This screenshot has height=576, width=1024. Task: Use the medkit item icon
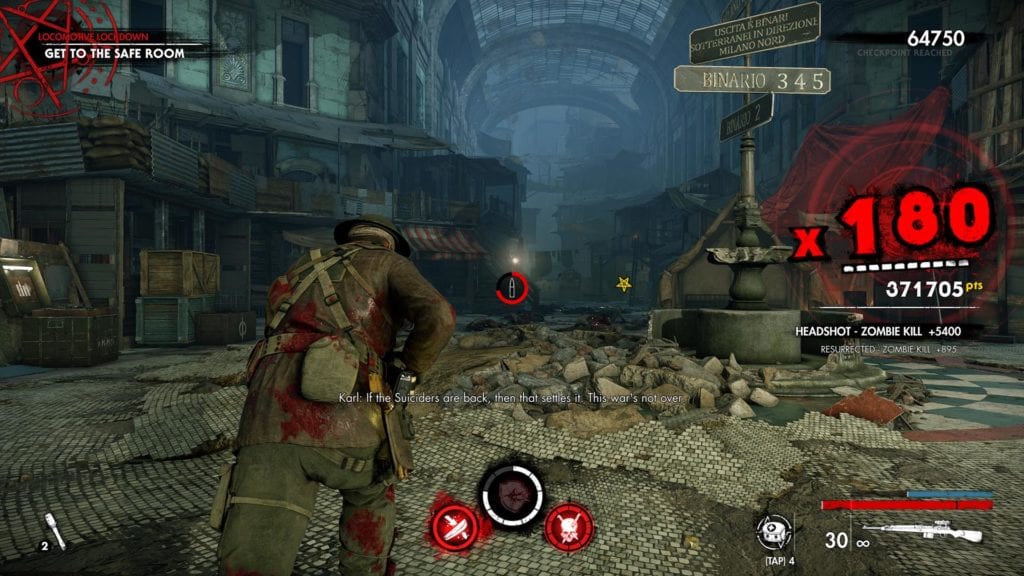coord(772,529)
